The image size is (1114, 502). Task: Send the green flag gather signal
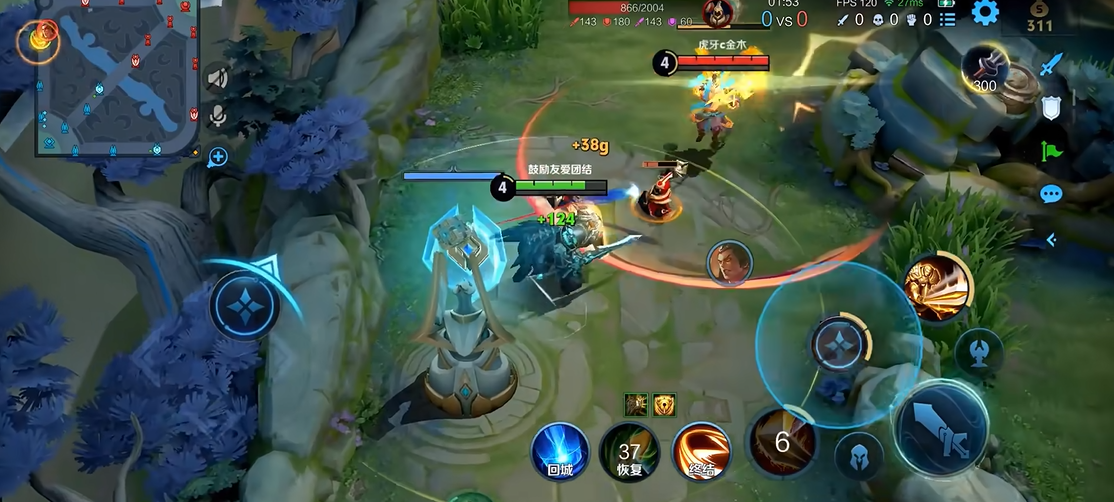point(1050,151)
